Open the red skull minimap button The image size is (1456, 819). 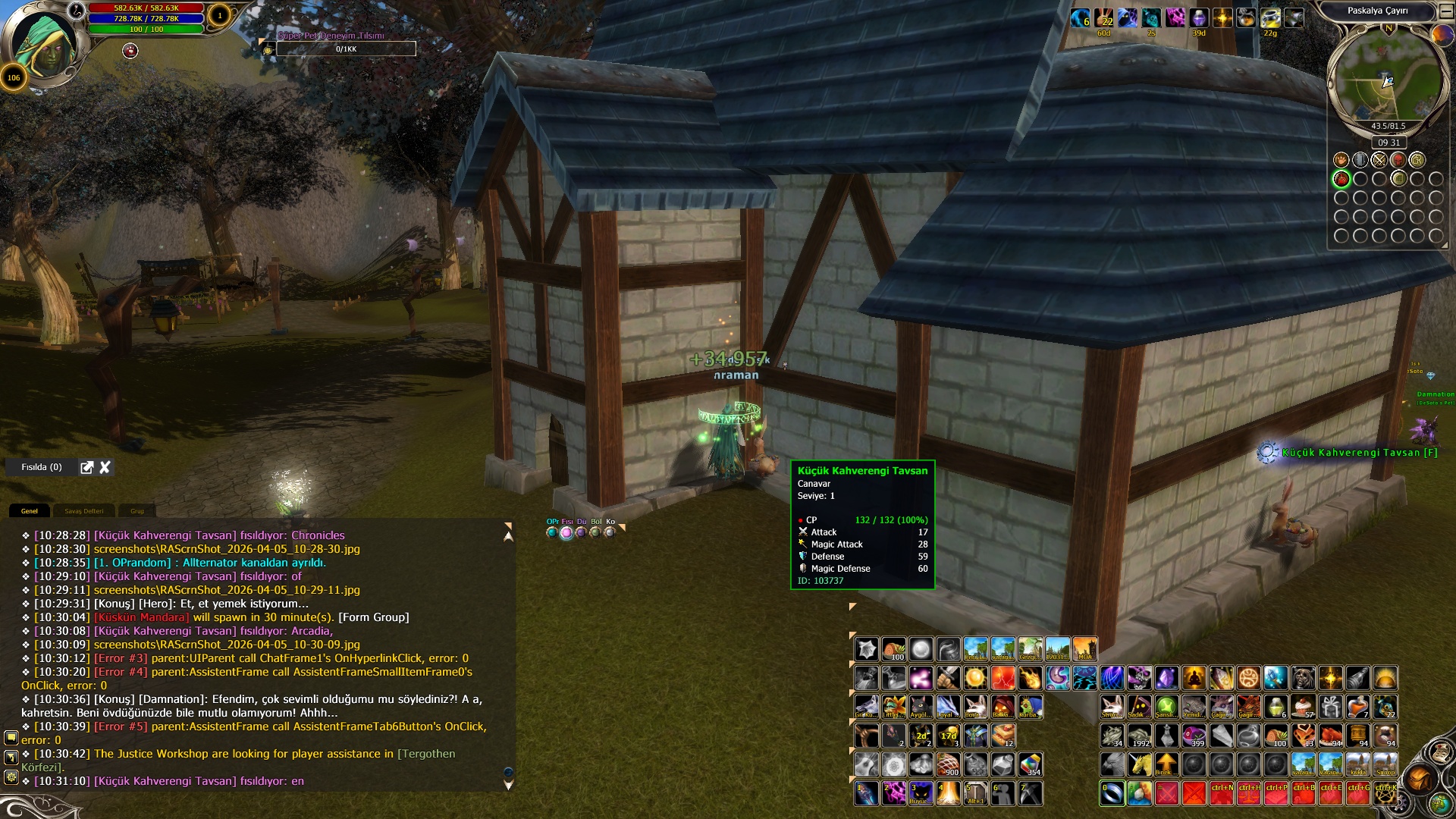click(x=1398, y=160)
